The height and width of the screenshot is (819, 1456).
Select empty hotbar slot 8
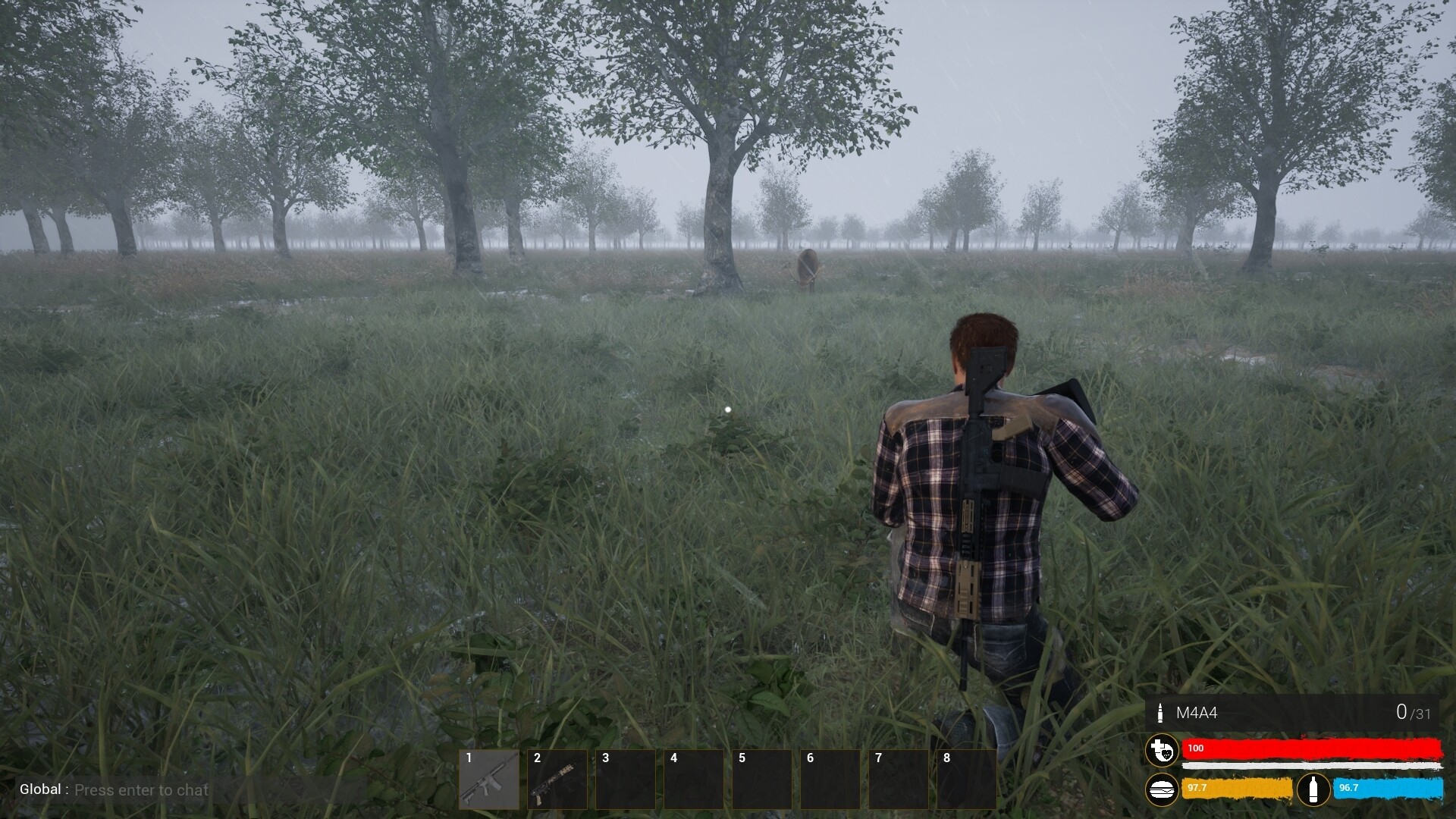pyautogui.click(x=967, y=780)
